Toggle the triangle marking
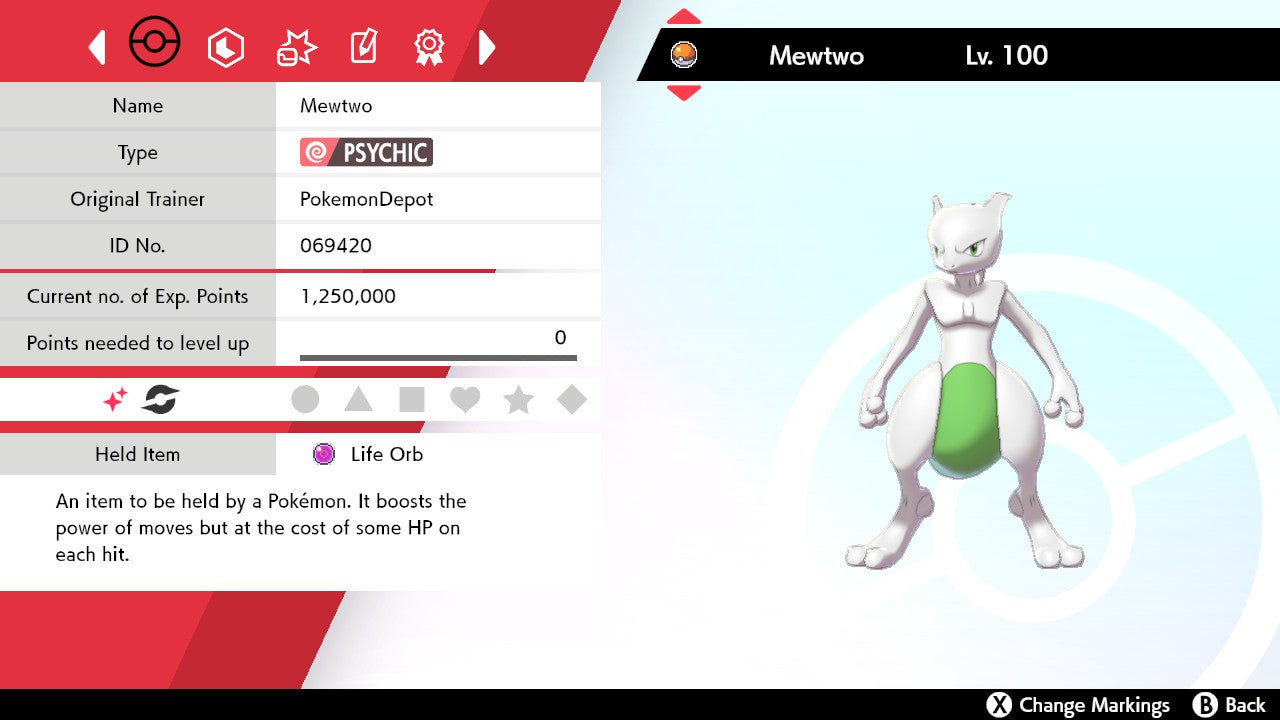Viewport: 1280px width, 720px height. click(358, 400)
